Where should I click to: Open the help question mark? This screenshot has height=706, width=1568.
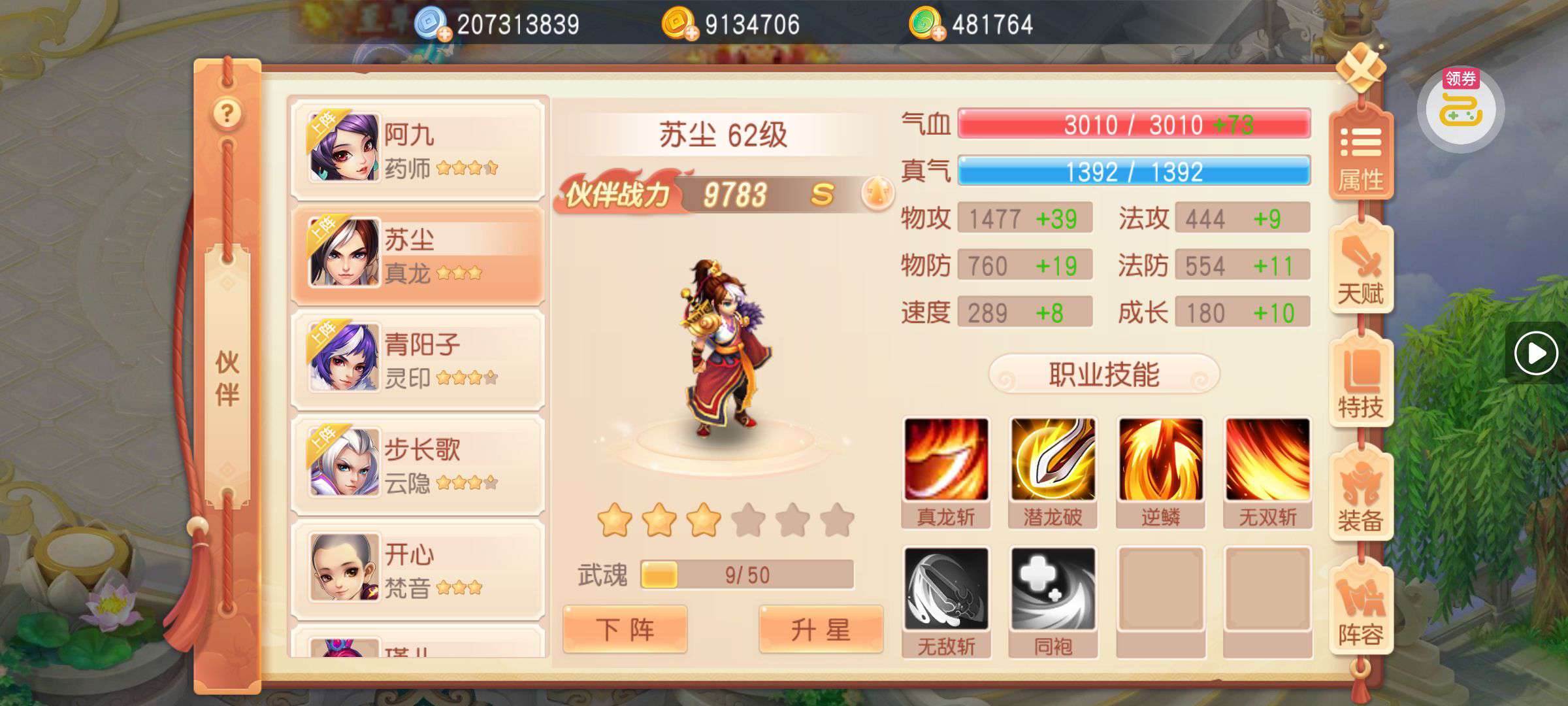pos(227,114)
